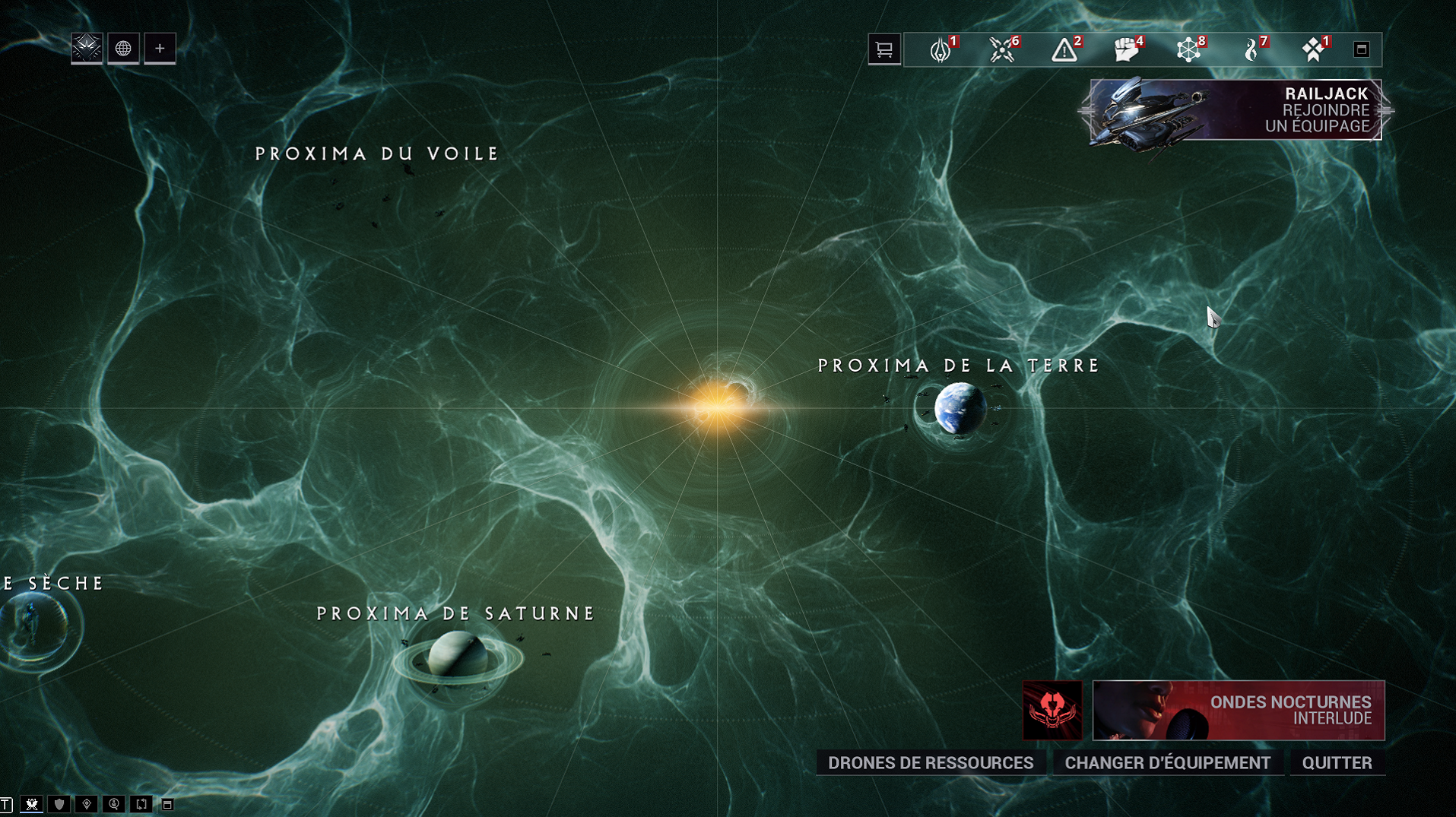Choose the Proxima de Saturne planet

point(457,655)
